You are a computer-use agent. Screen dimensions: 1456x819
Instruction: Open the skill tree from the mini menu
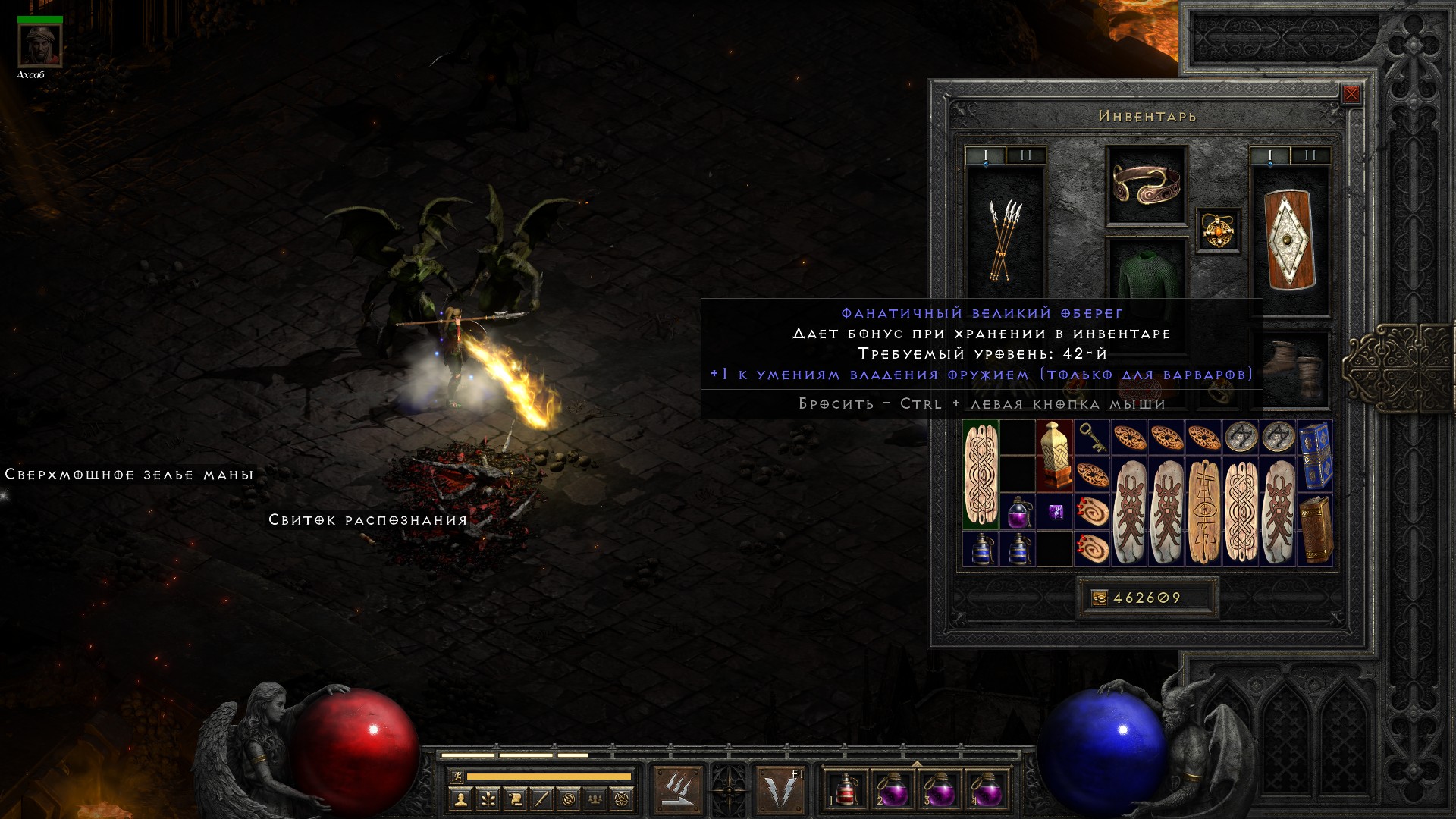(488, 799)
